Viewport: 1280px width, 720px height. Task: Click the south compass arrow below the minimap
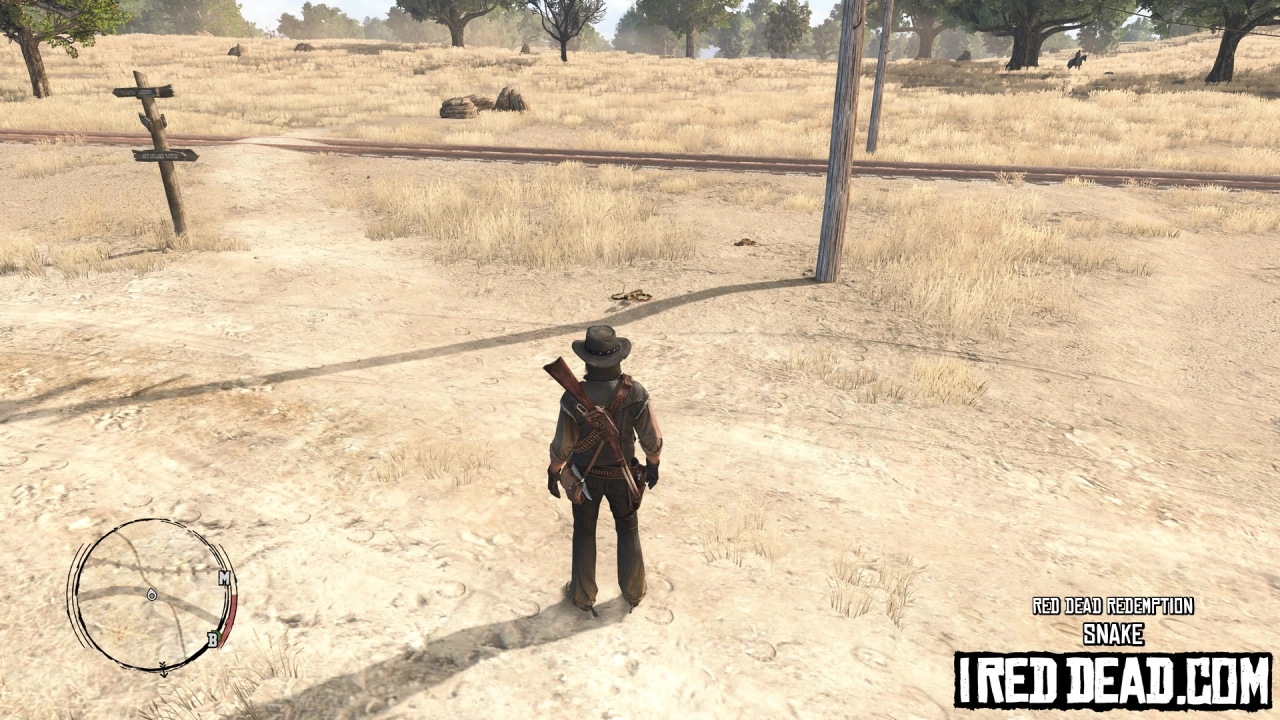164,670
